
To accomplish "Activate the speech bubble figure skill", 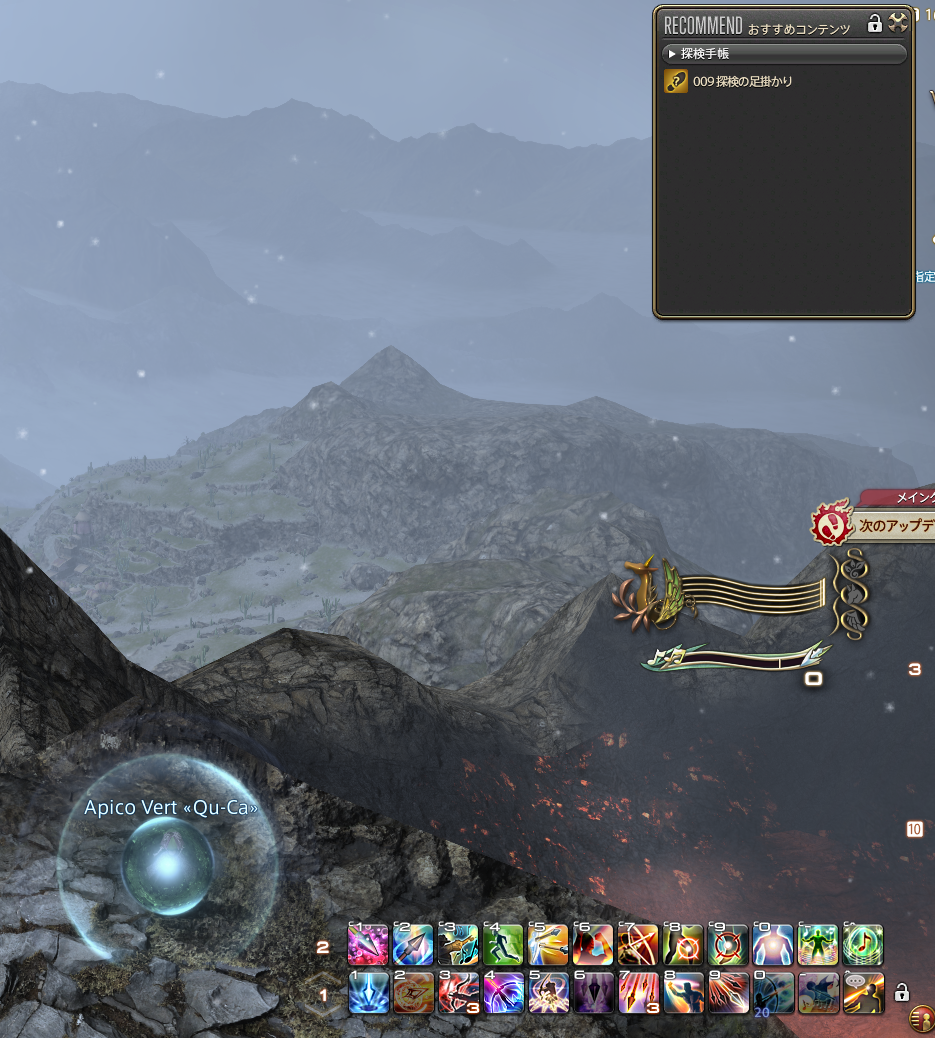I will 863,993.
